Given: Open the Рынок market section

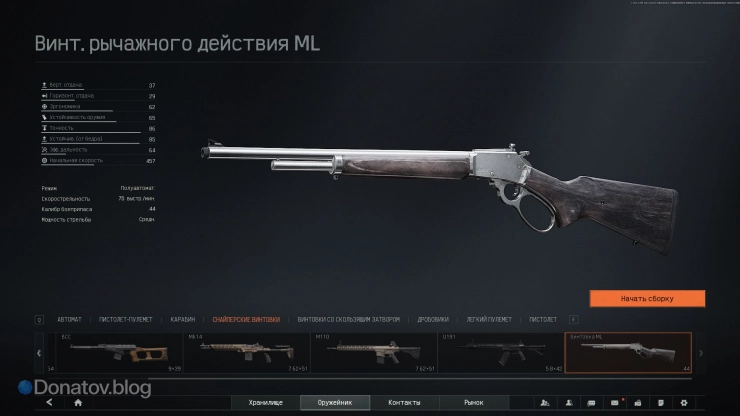Looking at the screenshot, I should [x=474, y=402].
